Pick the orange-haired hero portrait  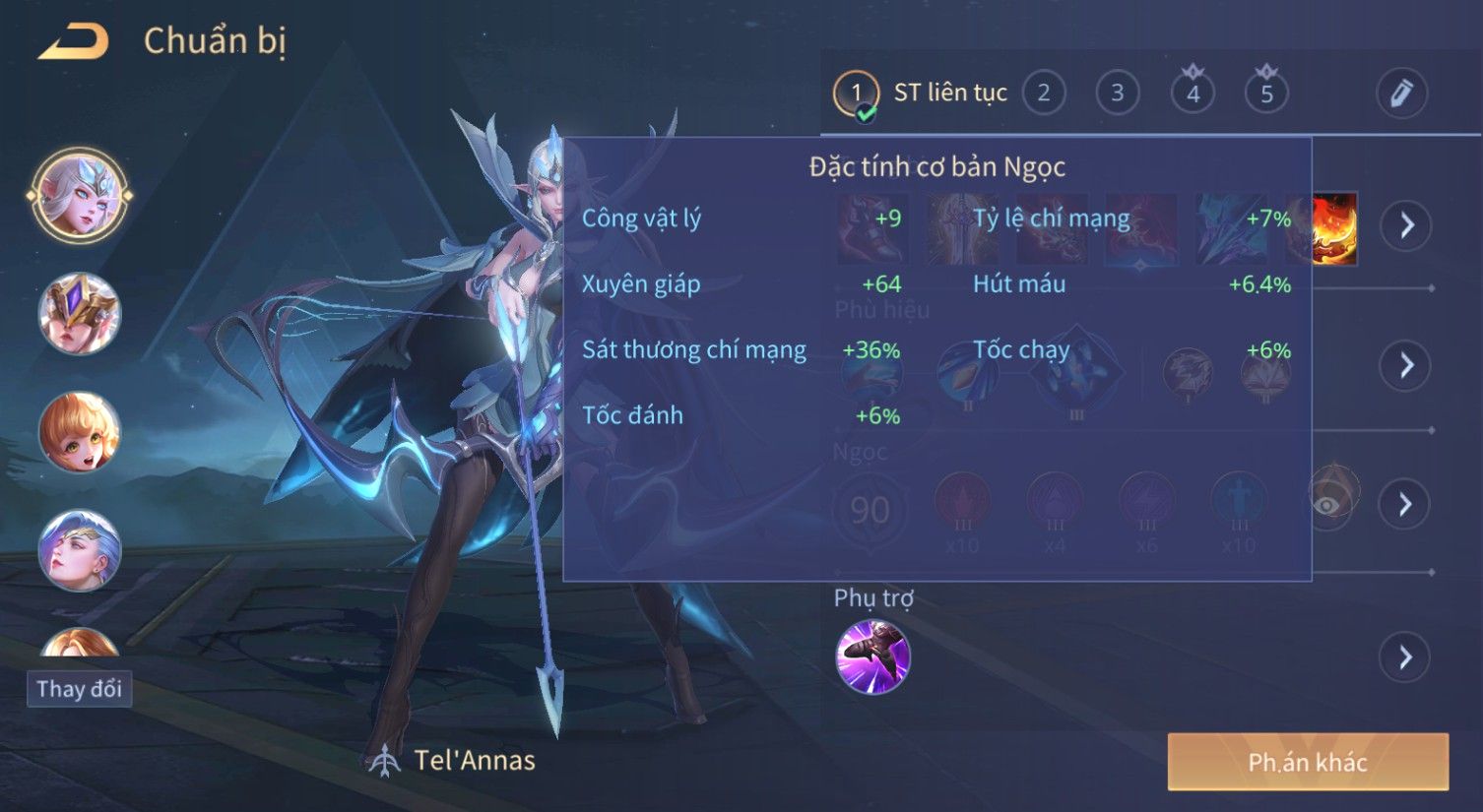pos(80,432)
